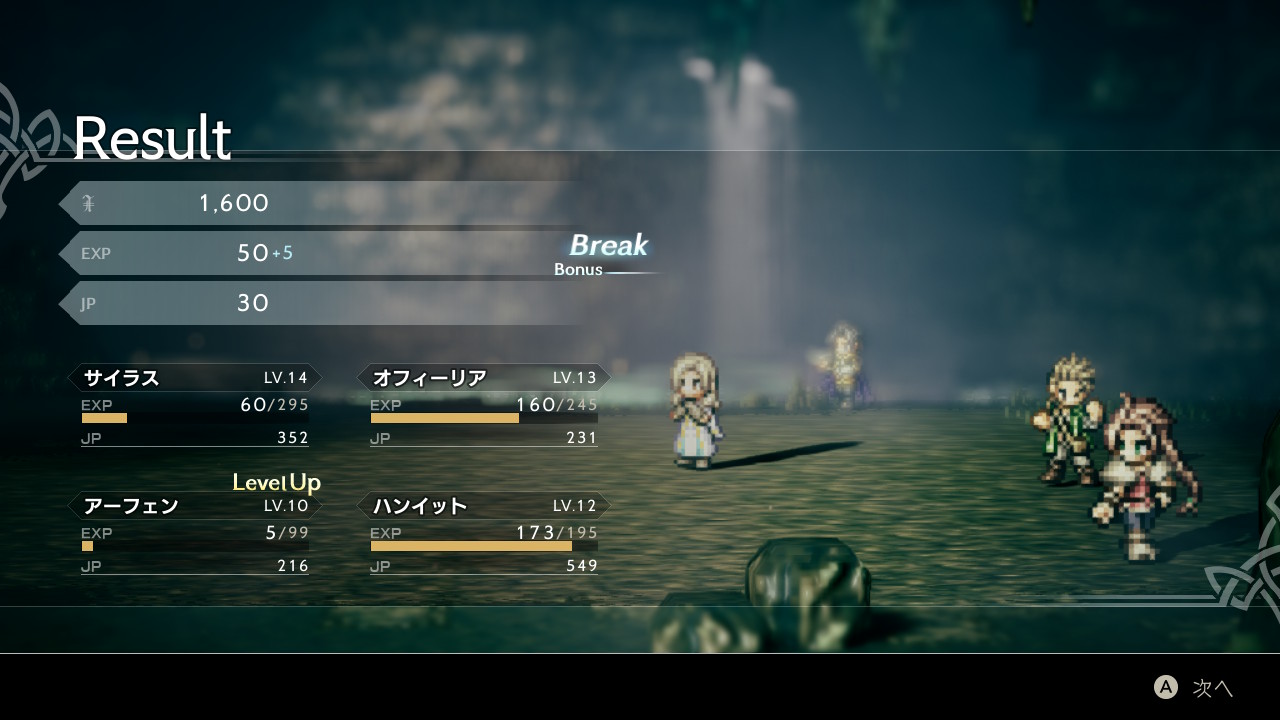Choose アーフェン's level-up result panel
The height and width of the screenshot is (720, 1280).
[195, 533]
